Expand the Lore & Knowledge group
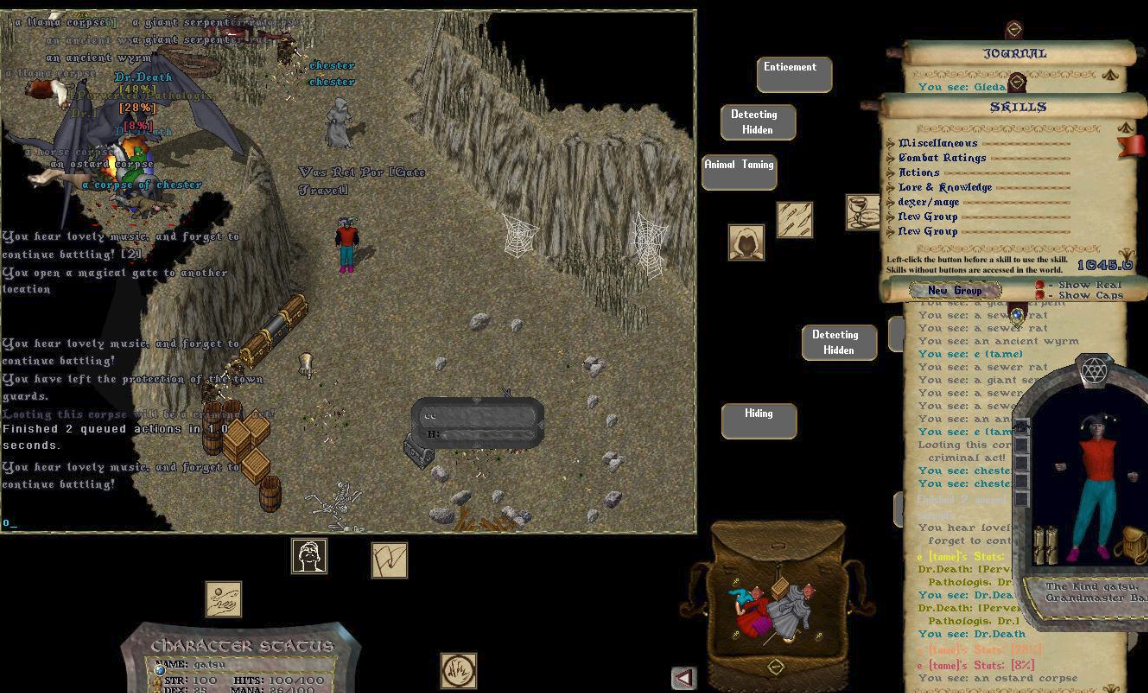The height and width of the screenshot is (693, 1148). [891, 188]
